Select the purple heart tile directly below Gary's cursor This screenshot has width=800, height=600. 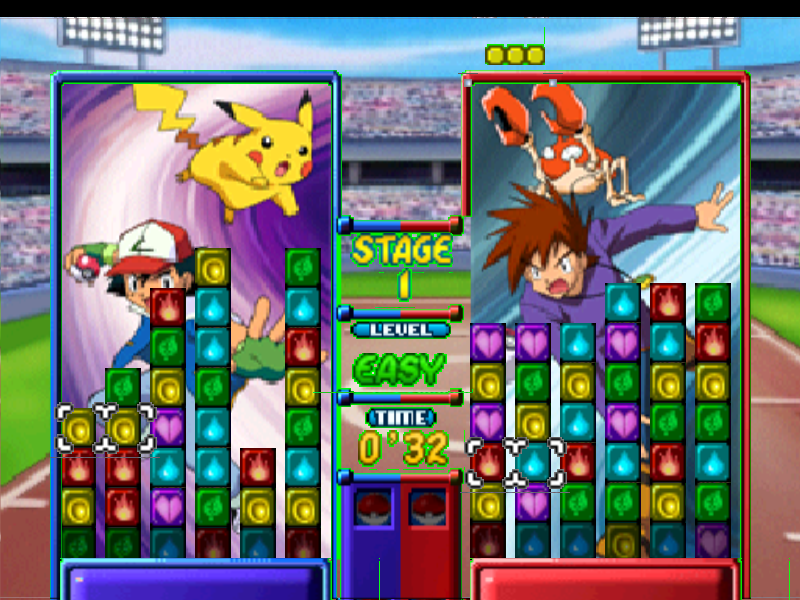coord(534,502)
